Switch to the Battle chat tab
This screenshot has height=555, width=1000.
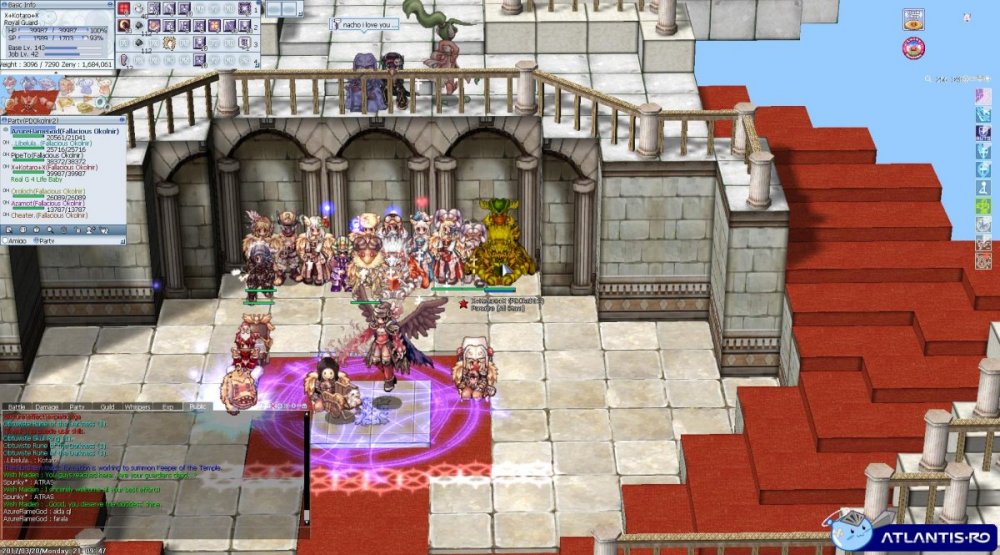pos(18,407)
